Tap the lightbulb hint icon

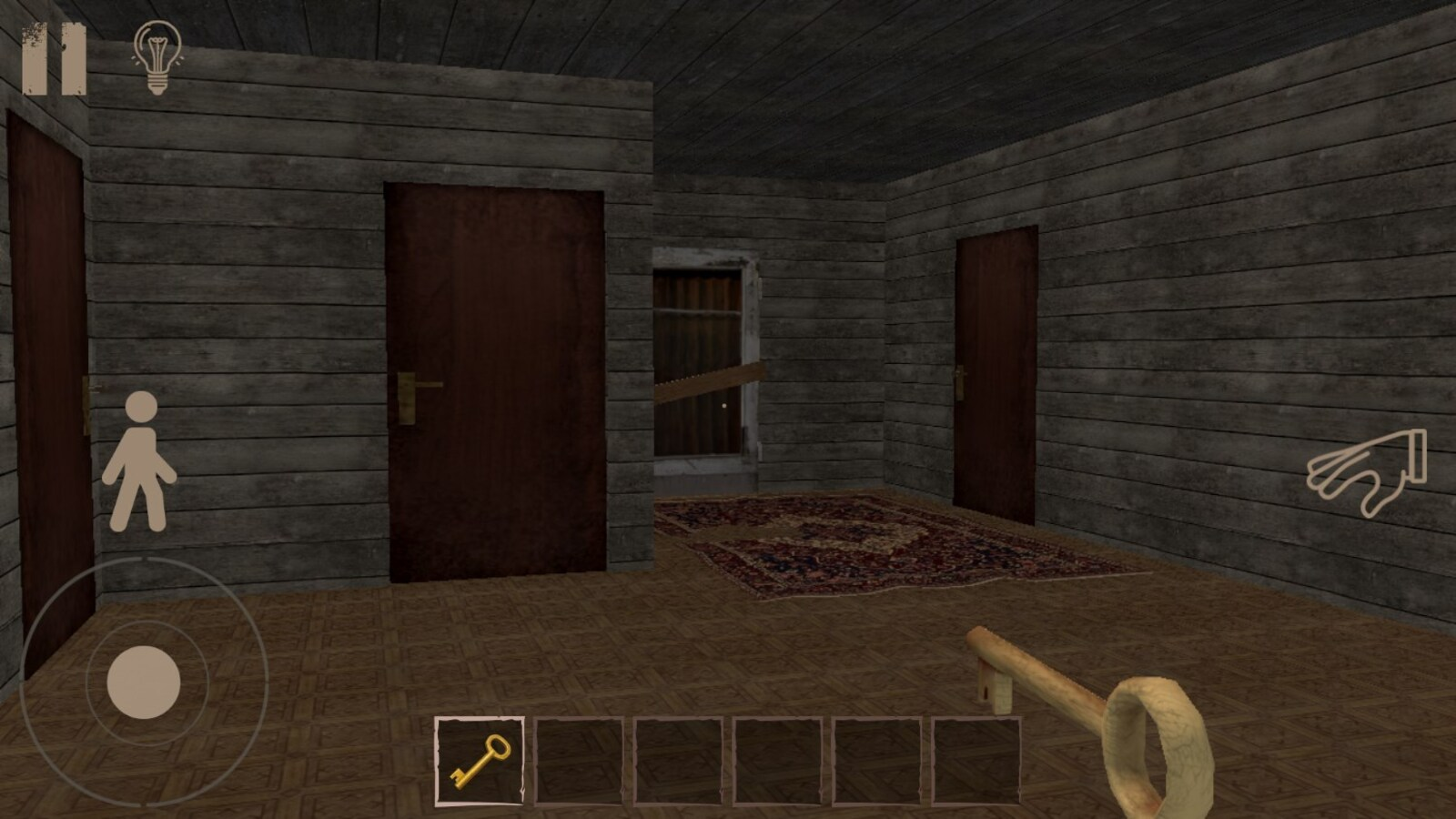pos(157,56)
